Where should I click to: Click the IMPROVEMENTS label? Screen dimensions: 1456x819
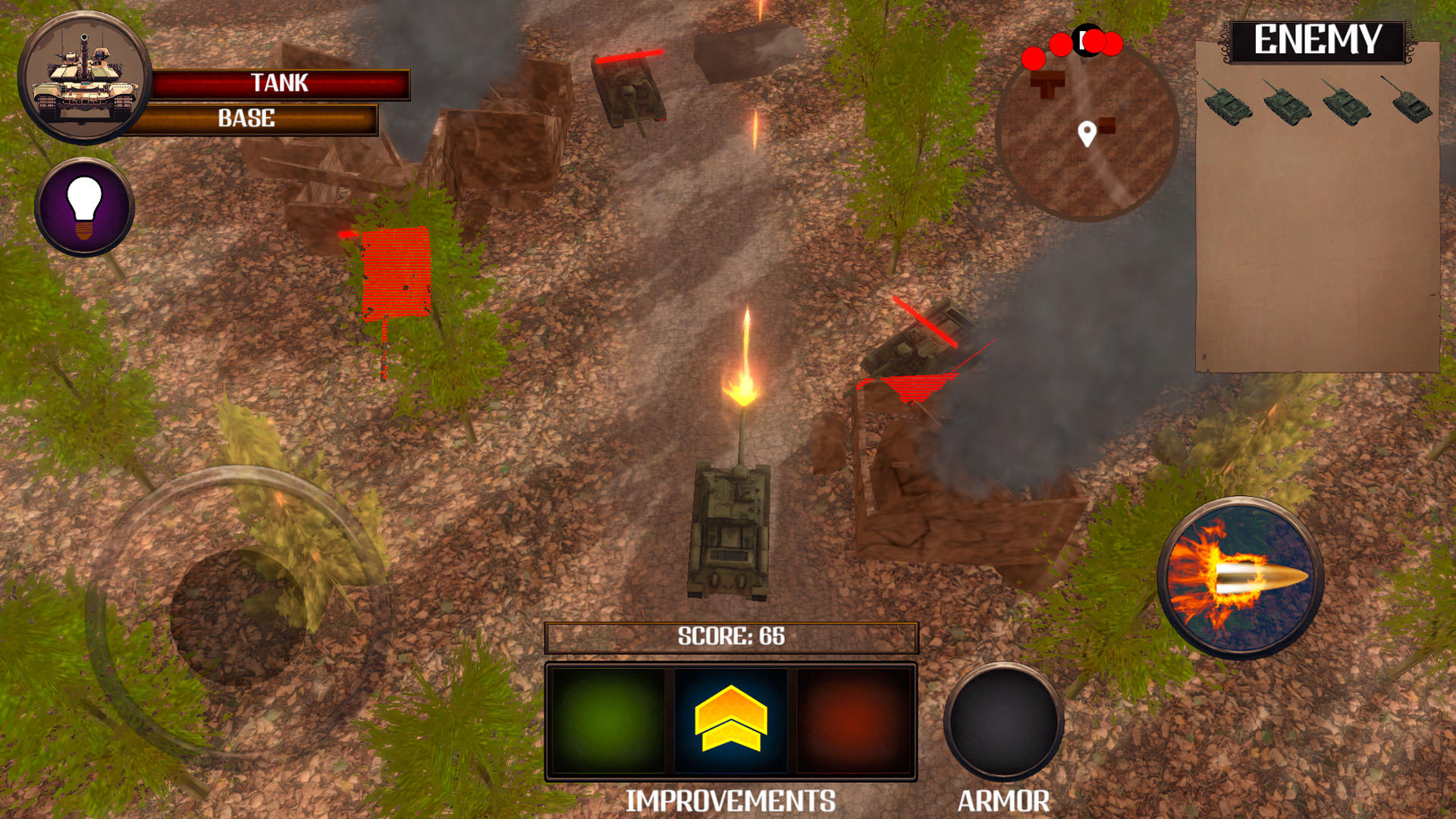tap(730, 799)
